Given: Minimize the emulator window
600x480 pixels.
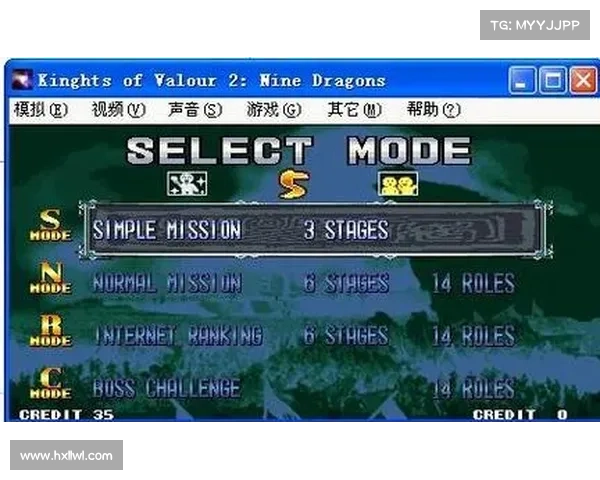Looking at the screenshot, I should pos(521,80).
